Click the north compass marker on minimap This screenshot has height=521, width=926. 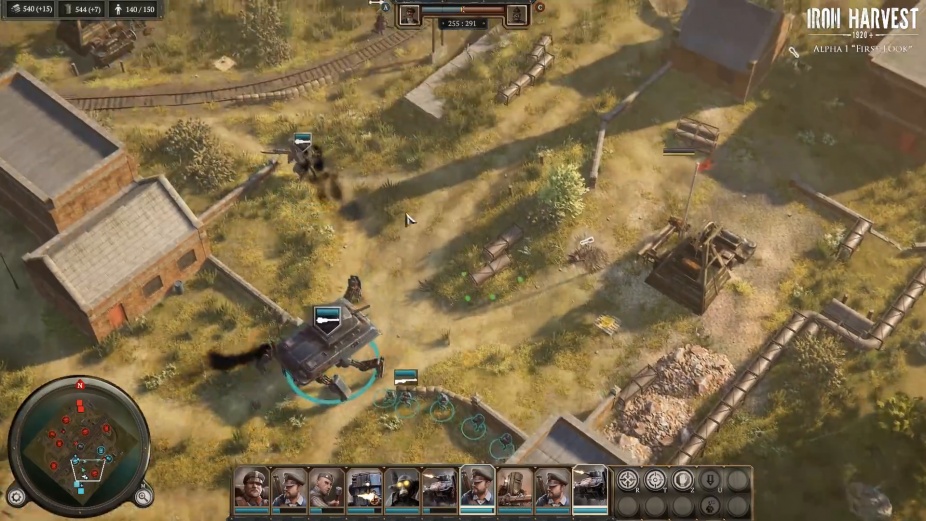click(80, 384)
